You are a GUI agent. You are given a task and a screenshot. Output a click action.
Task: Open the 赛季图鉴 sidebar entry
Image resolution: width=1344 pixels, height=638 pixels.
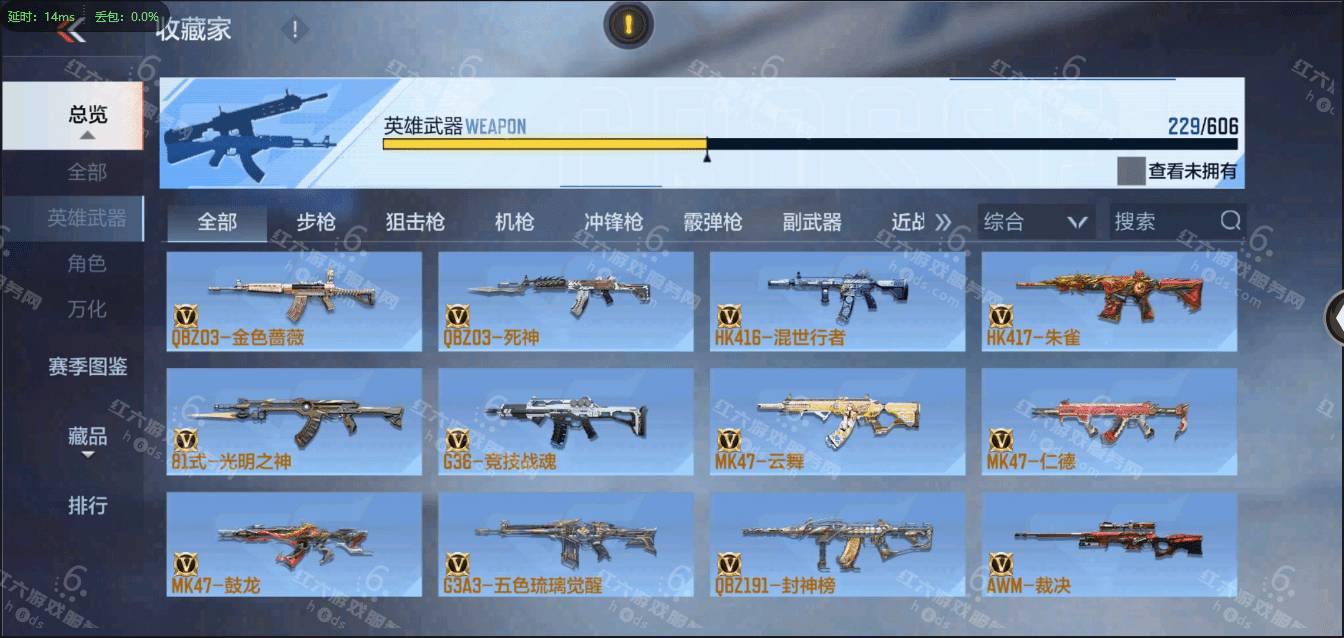(x=87, y=367)
